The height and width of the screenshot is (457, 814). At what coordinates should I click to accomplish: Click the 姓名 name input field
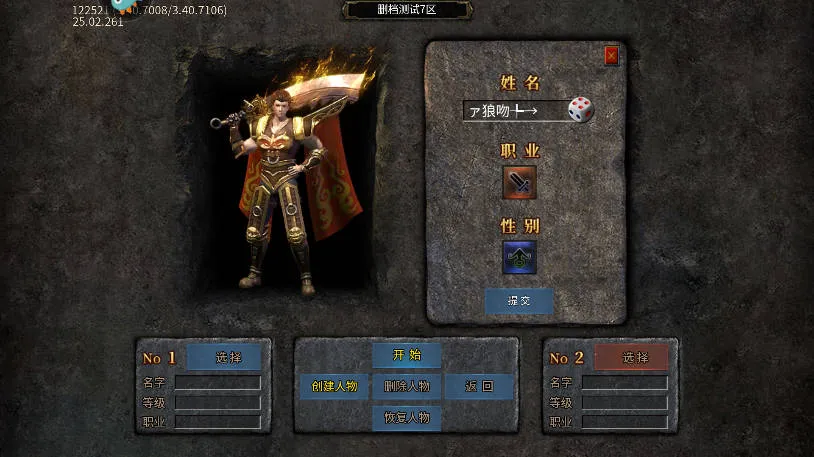[514, 111]
